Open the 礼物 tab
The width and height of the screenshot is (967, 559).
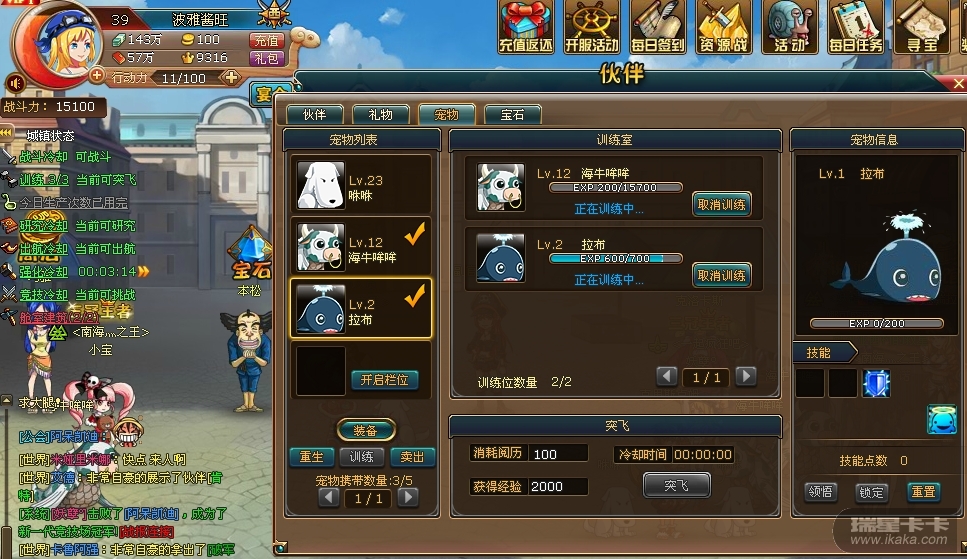[x=380, y=114]
